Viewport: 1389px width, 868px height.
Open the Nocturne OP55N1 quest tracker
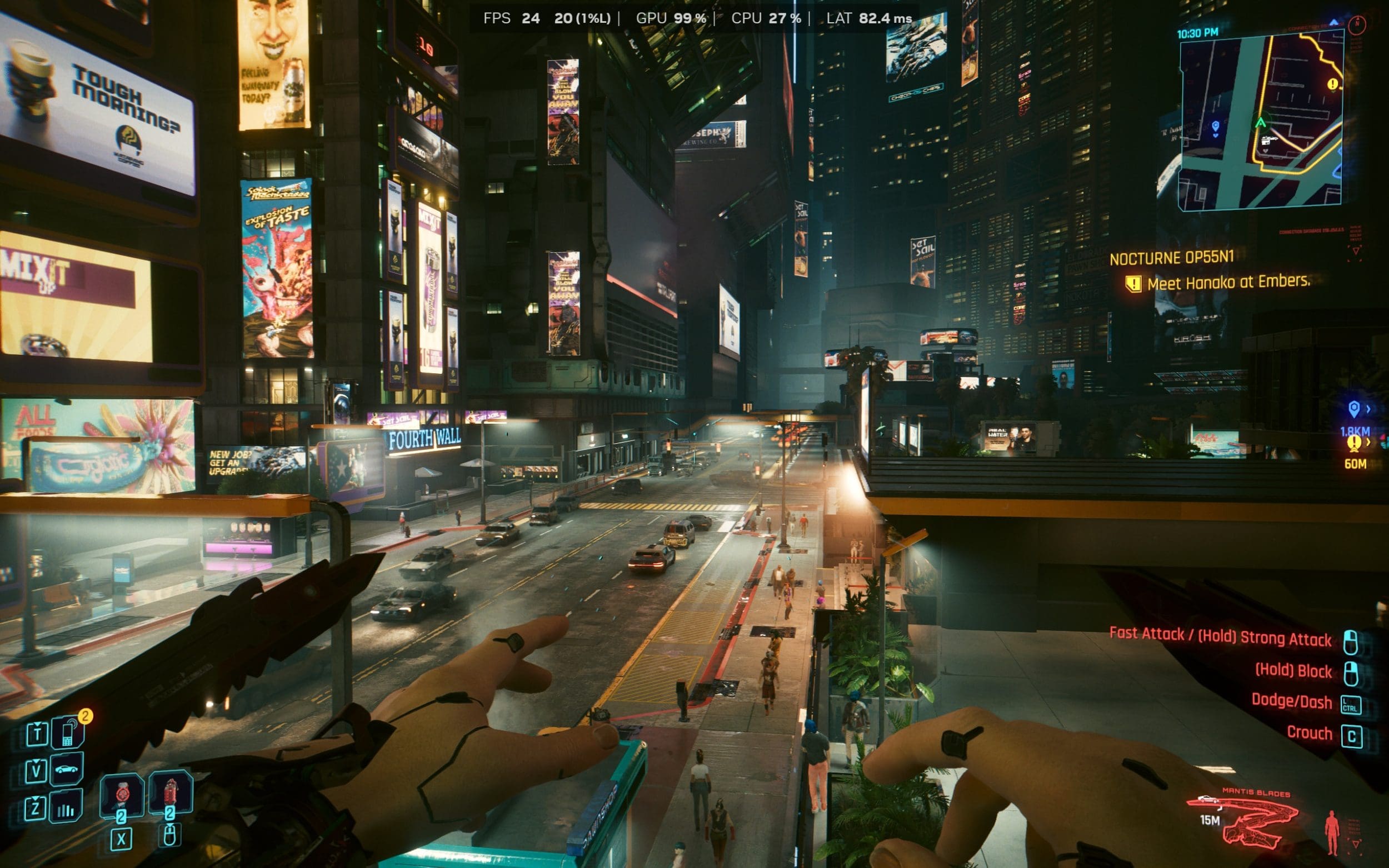point(1171,258)
